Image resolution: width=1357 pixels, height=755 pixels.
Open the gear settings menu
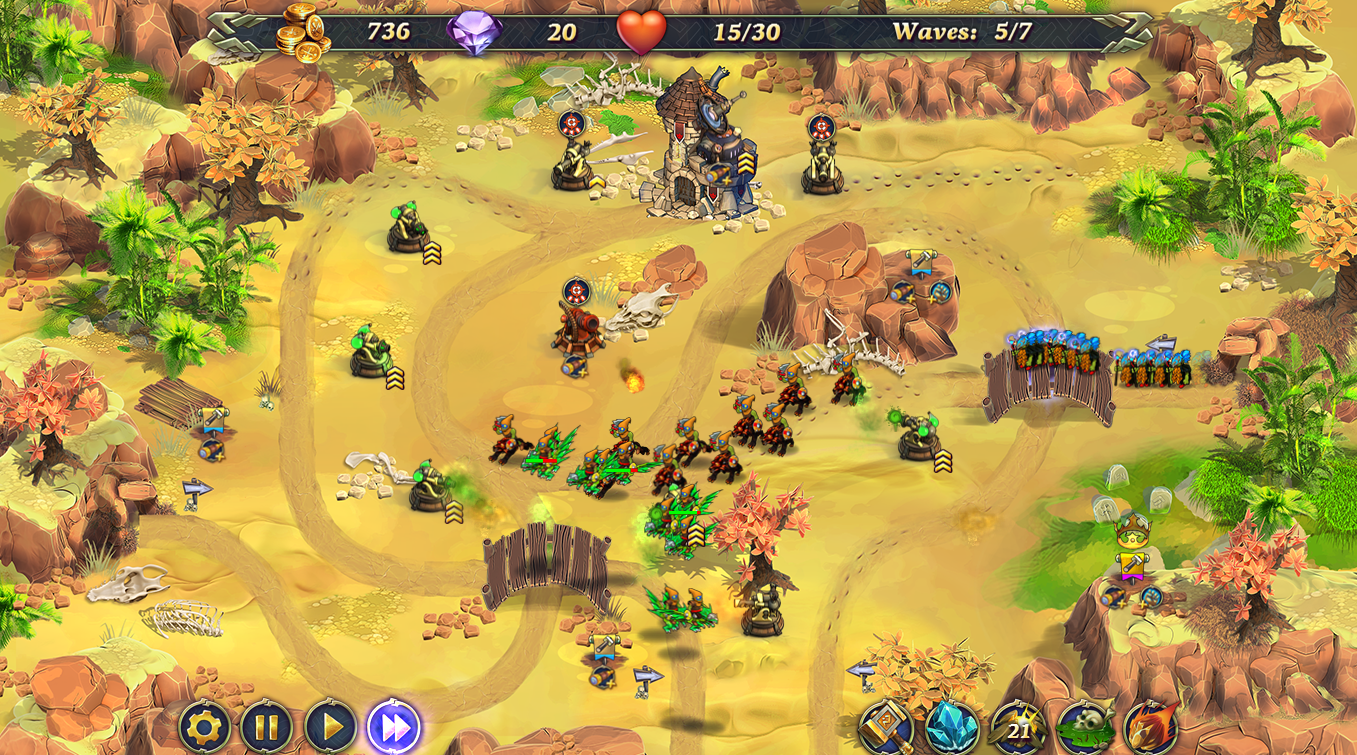point(204,727)
